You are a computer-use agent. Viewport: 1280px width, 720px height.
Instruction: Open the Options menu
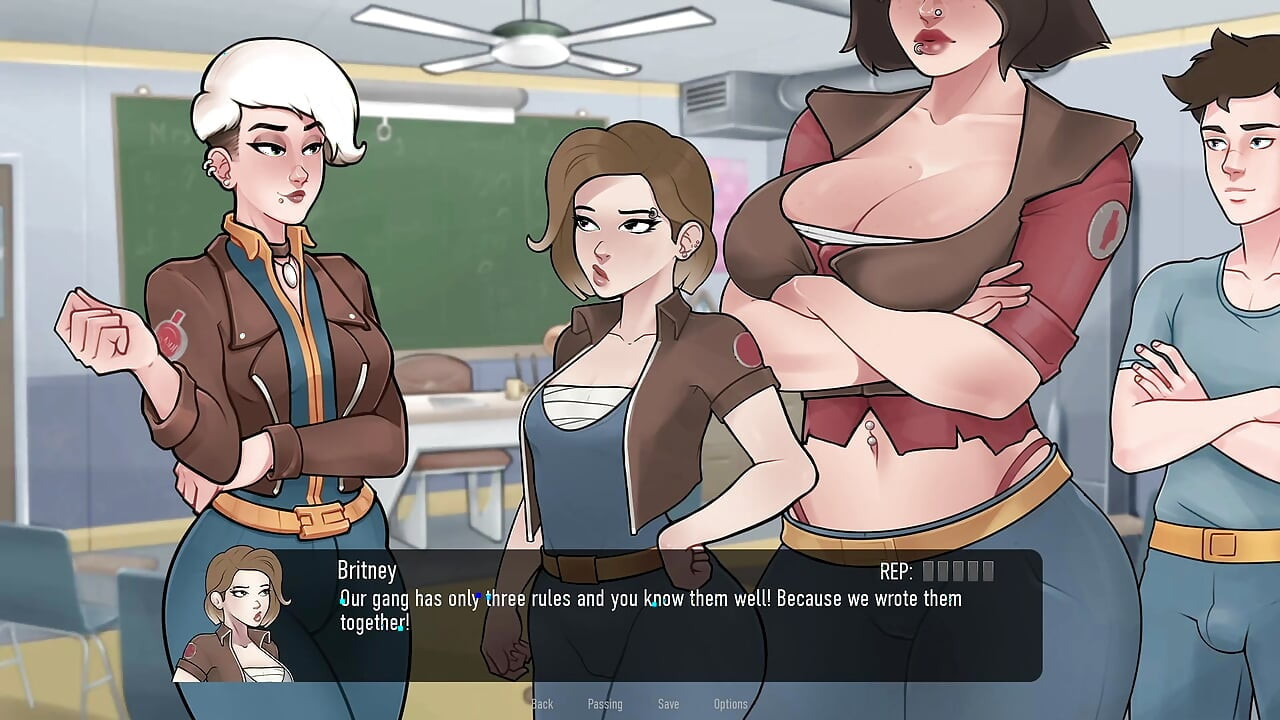730,703
